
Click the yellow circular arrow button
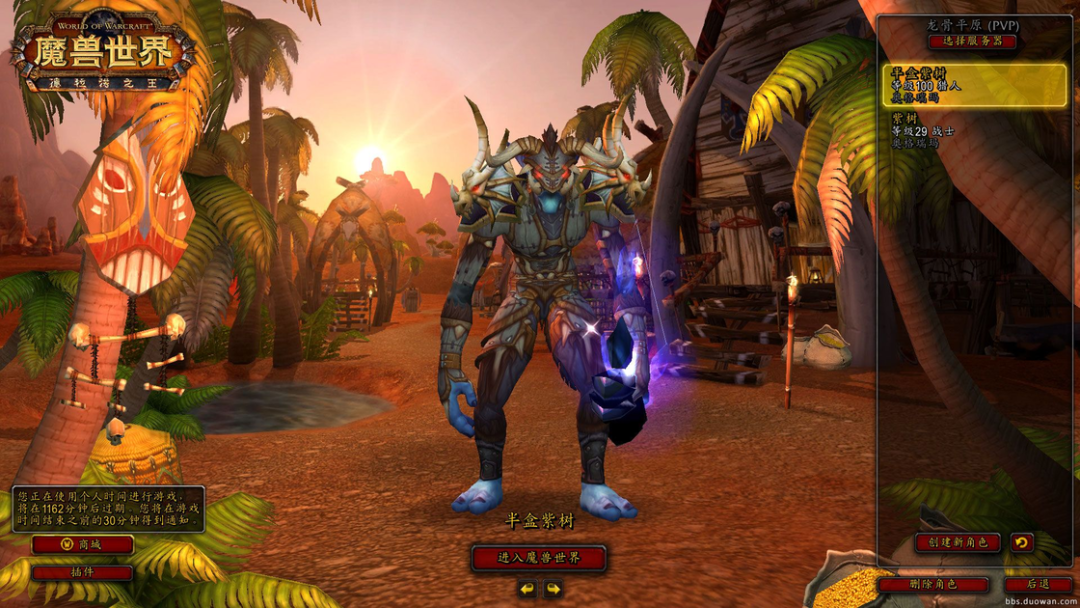1021,542
